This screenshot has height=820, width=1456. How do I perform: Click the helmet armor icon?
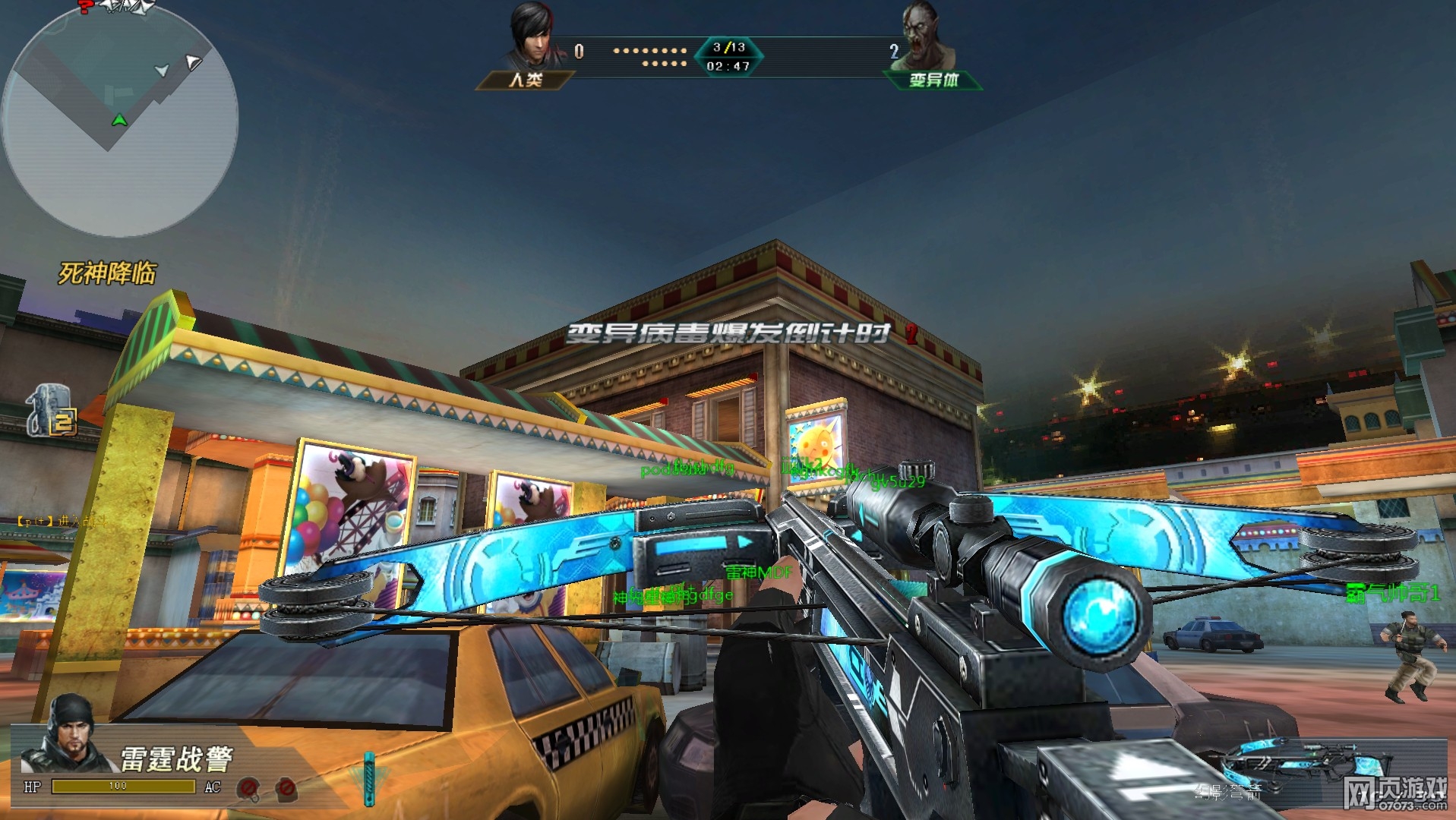[248, 789]
